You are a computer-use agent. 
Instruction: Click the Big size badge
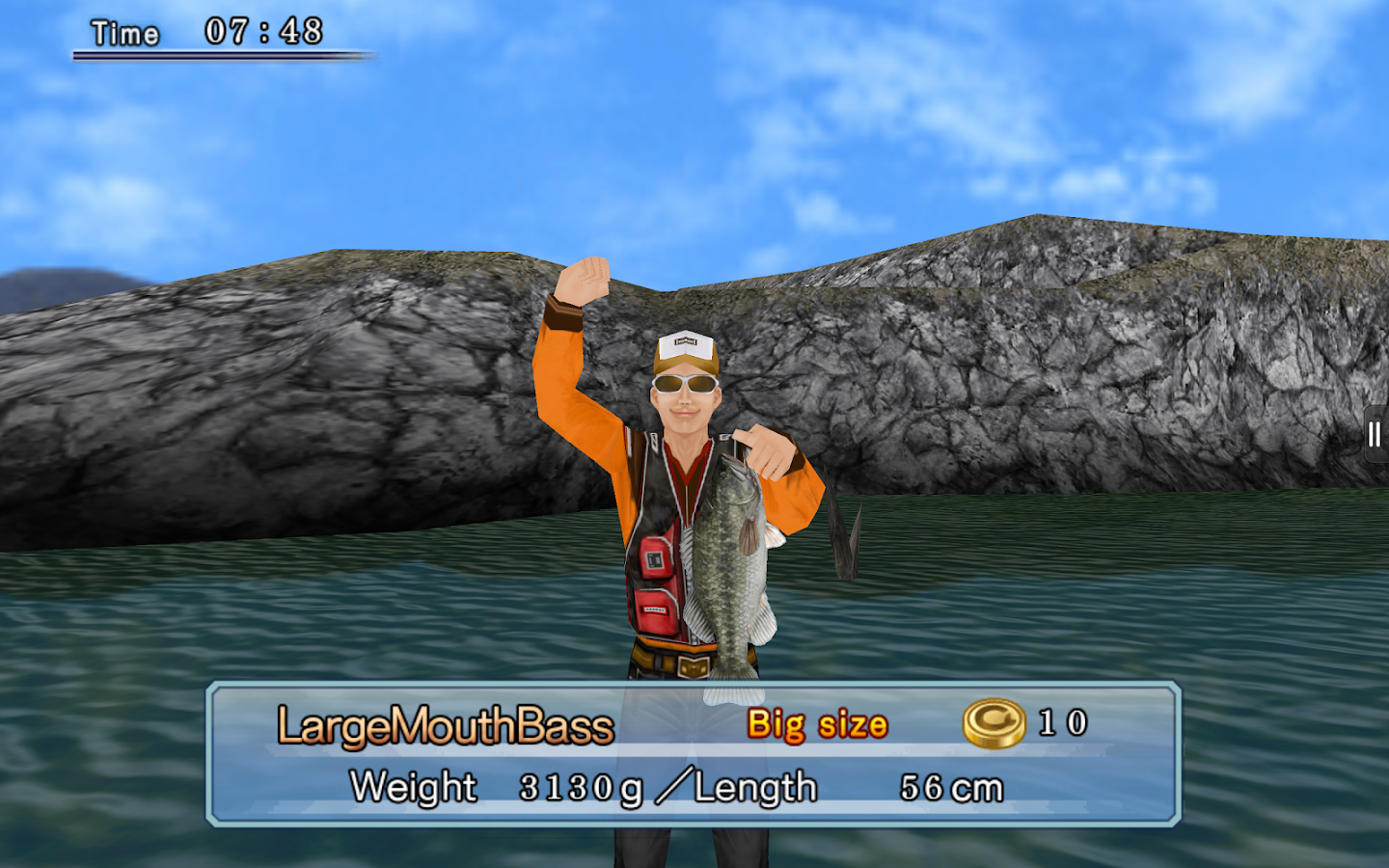(818, 724)
